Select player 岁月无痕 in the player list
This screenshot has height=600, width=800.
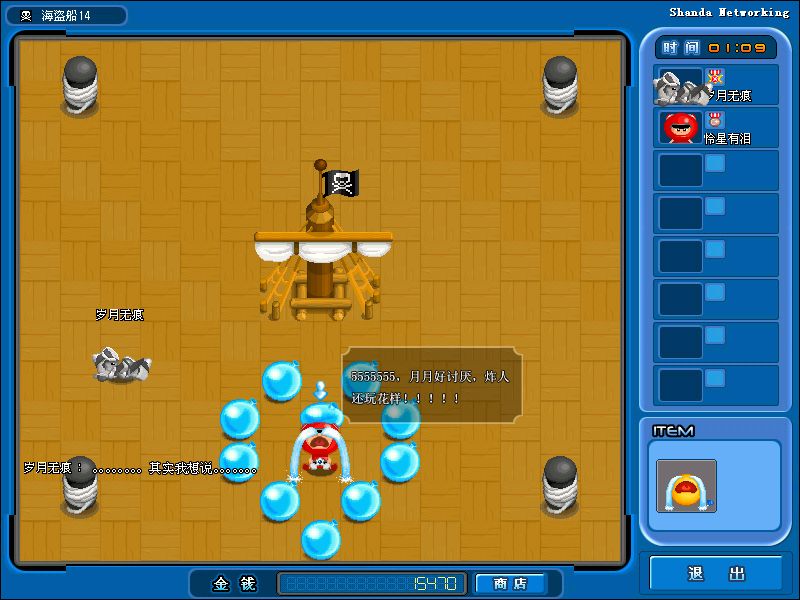(715, 86)
